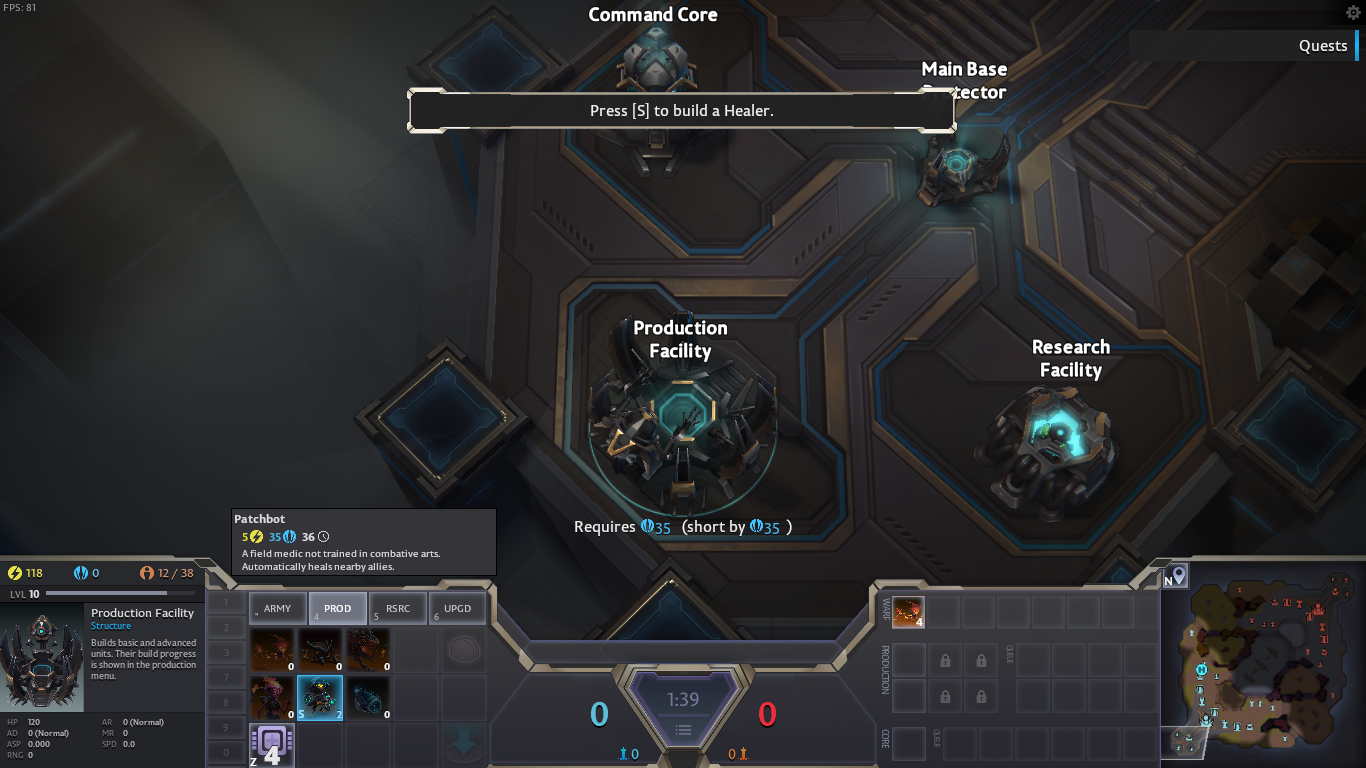Build a Patchbot healer unit
Image resolution: width=1366 pixels, height=768 pixels.
320,697
